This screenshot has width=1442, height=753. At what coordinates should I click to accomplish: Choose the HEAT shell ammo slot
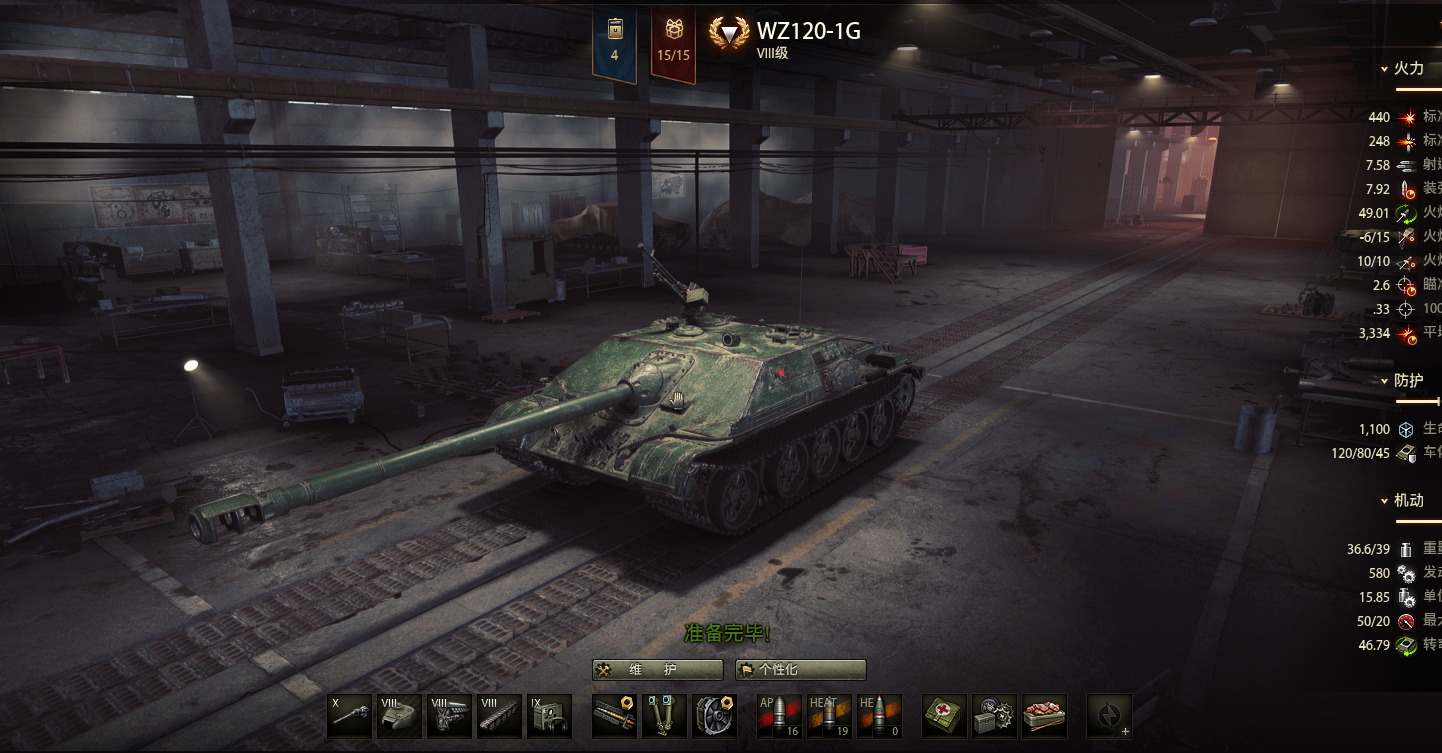829,716
